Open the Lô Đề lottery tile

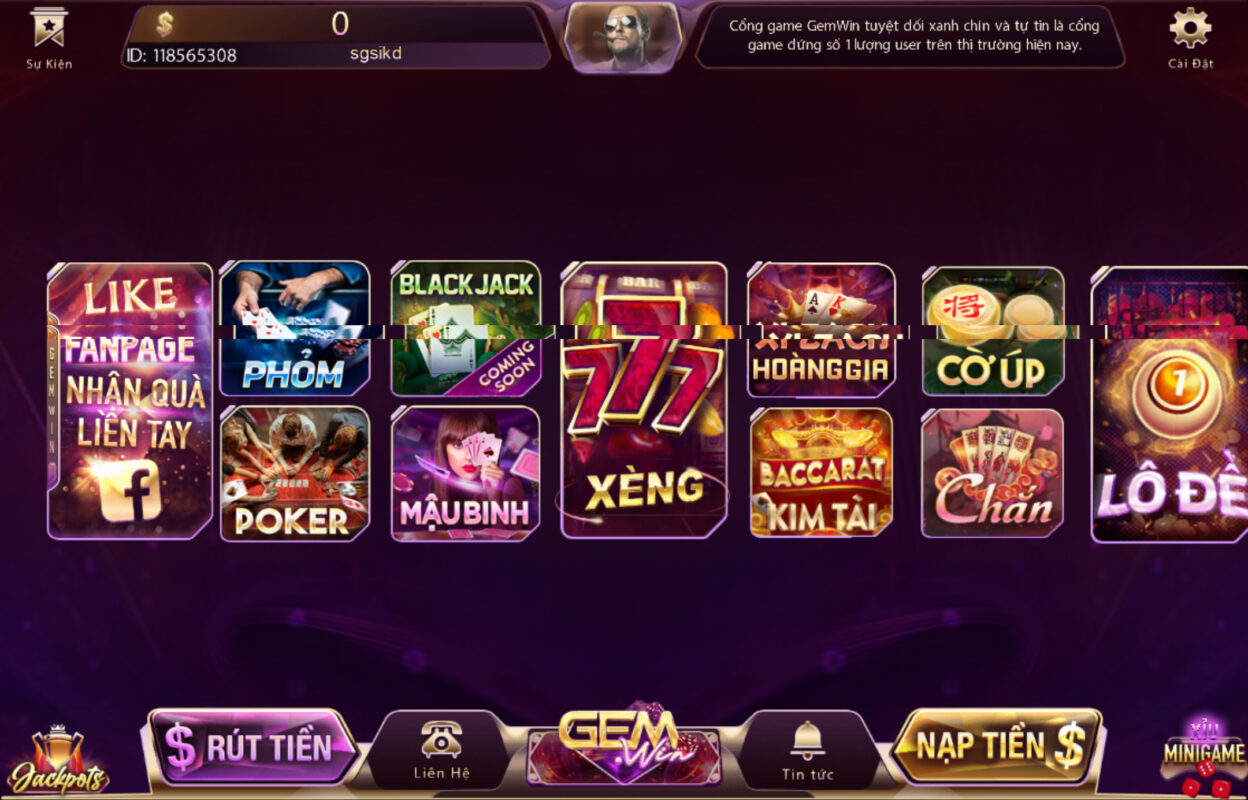tap(1170, 404)
